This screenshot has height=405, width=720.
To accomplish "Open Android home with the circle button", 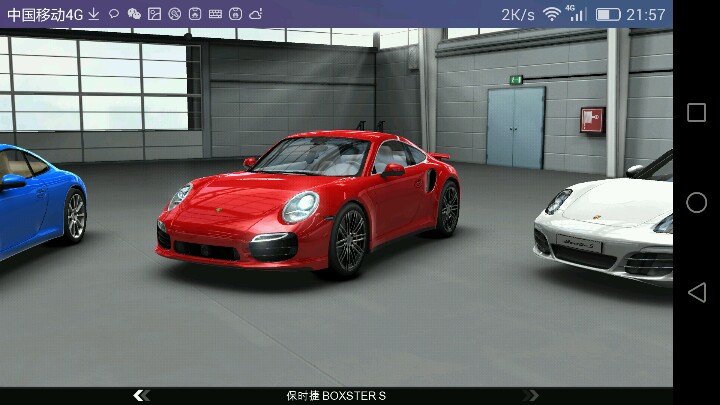I will coord(696,202).
